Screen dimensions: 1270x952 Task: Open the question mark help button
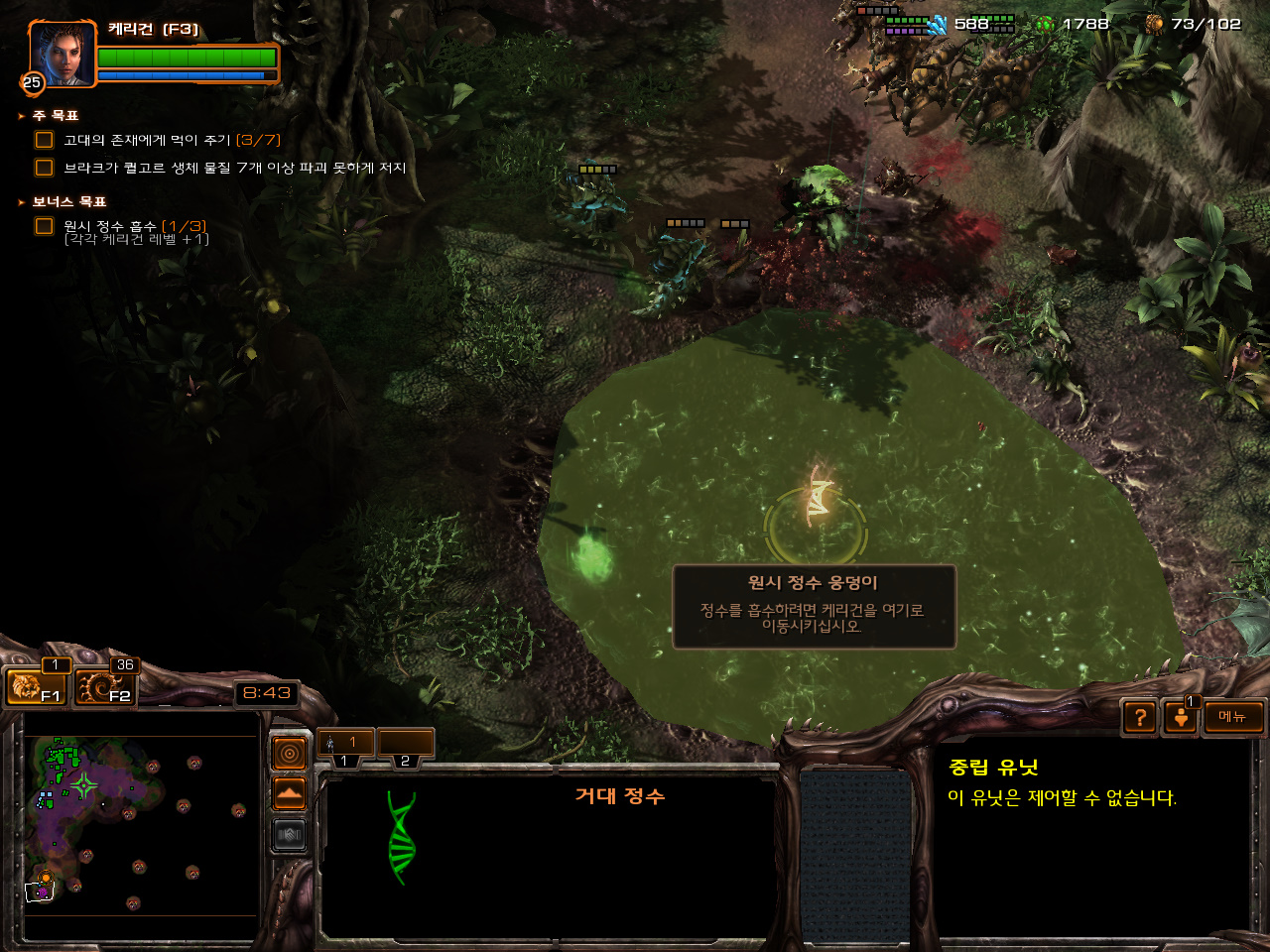(1140, 717)
